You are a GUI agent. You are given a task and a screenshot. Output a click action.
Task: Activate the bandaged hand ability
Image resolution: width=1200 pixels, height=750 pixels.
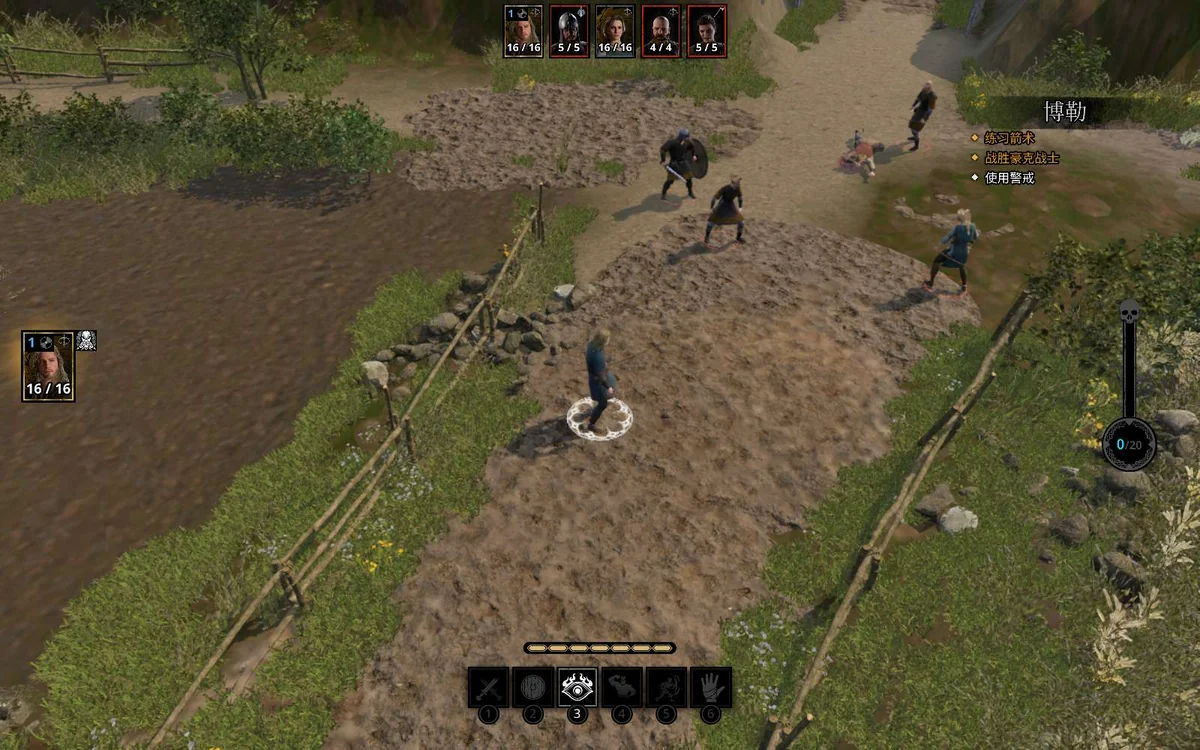click(x=711, y=687)
